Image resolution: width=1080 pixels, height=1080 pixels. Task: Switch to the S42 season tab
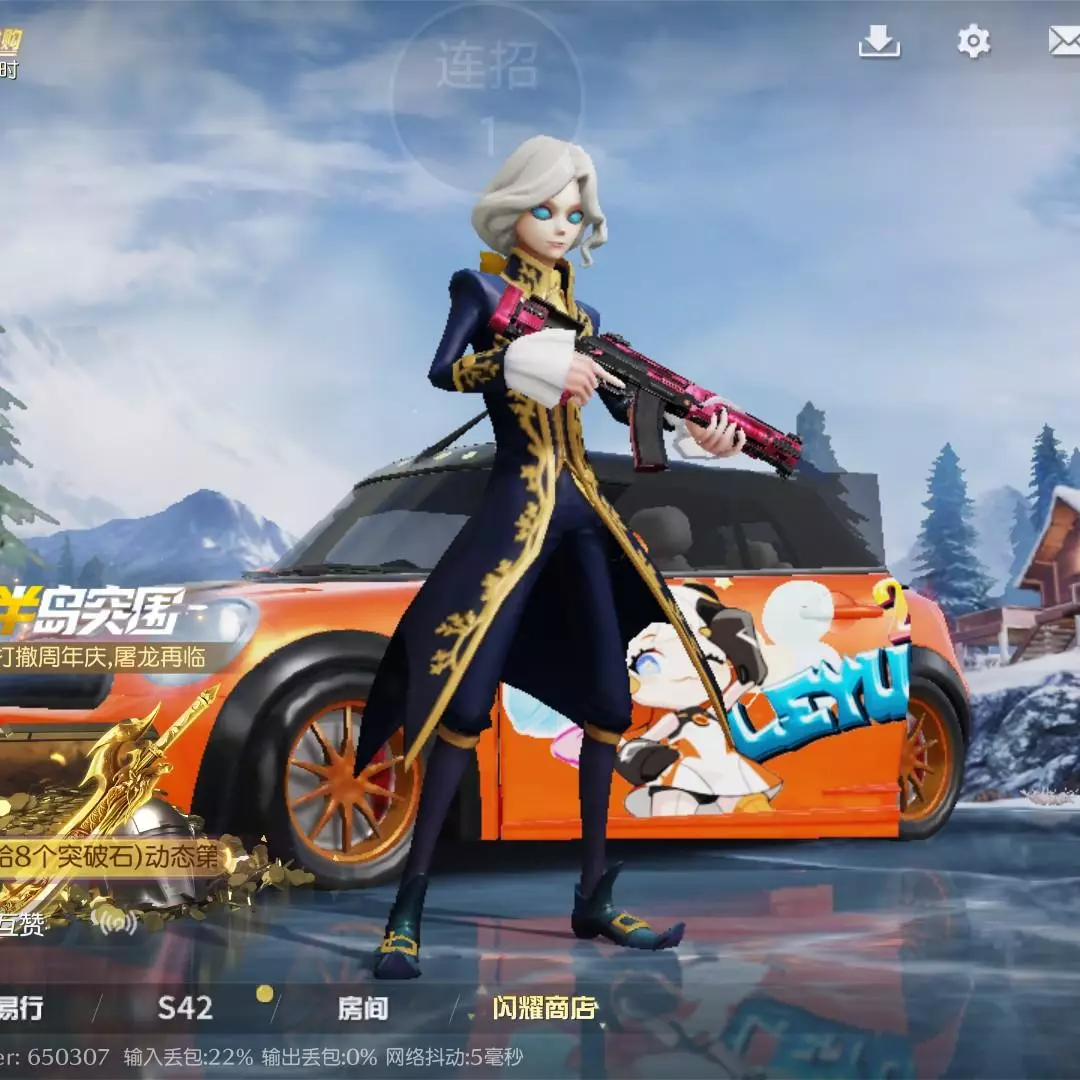[x=185, y=1008]
